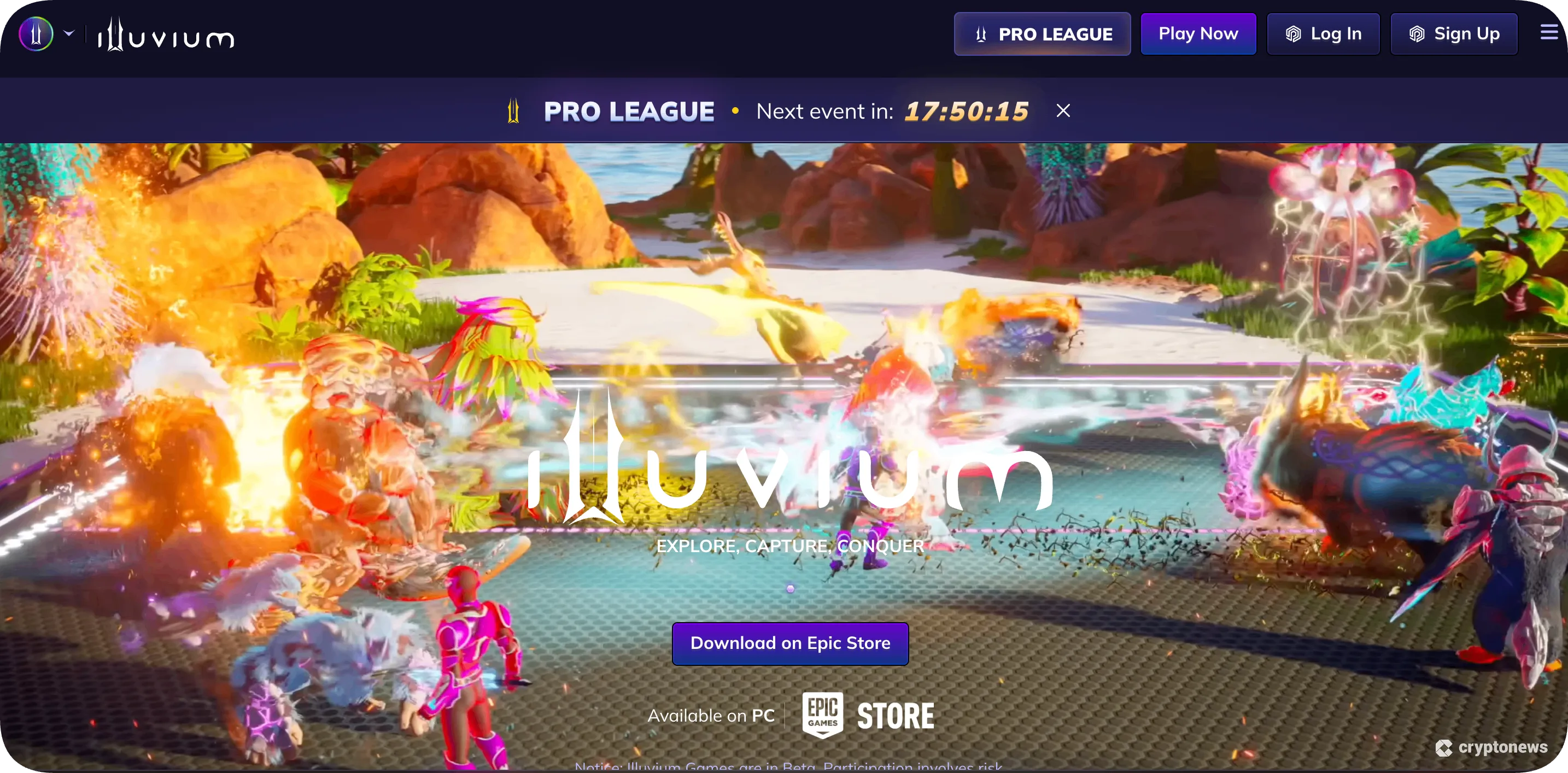Image resolution: width=1568 pixels, height=773 pixels.
Task: Click the Log In button
Action: pos(1323,34)
